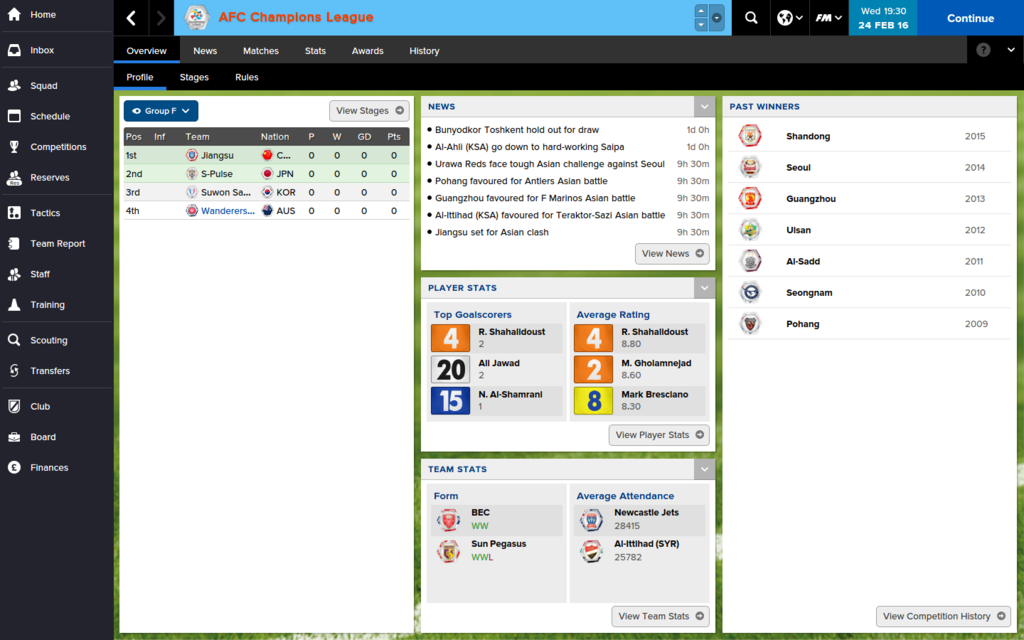The height and width of the screenshot is (640, 1024).
Task: Open the Stages sub-tab
Action: pos(194,77)
